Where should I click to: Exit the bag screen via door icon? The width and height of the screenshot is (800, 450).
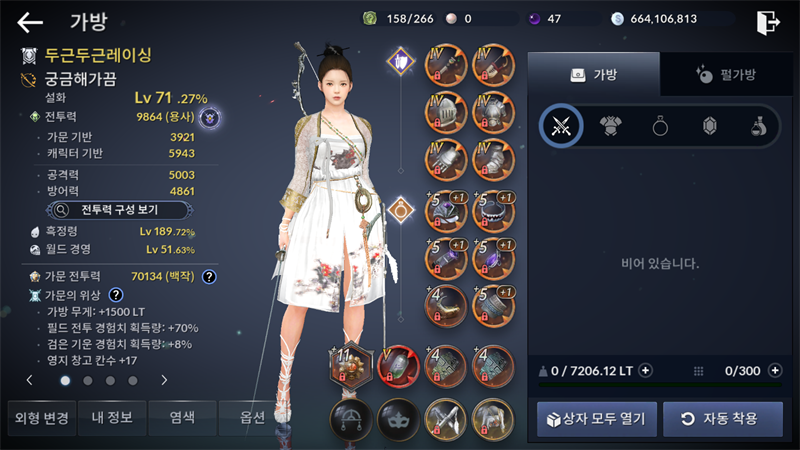point(768,21)
